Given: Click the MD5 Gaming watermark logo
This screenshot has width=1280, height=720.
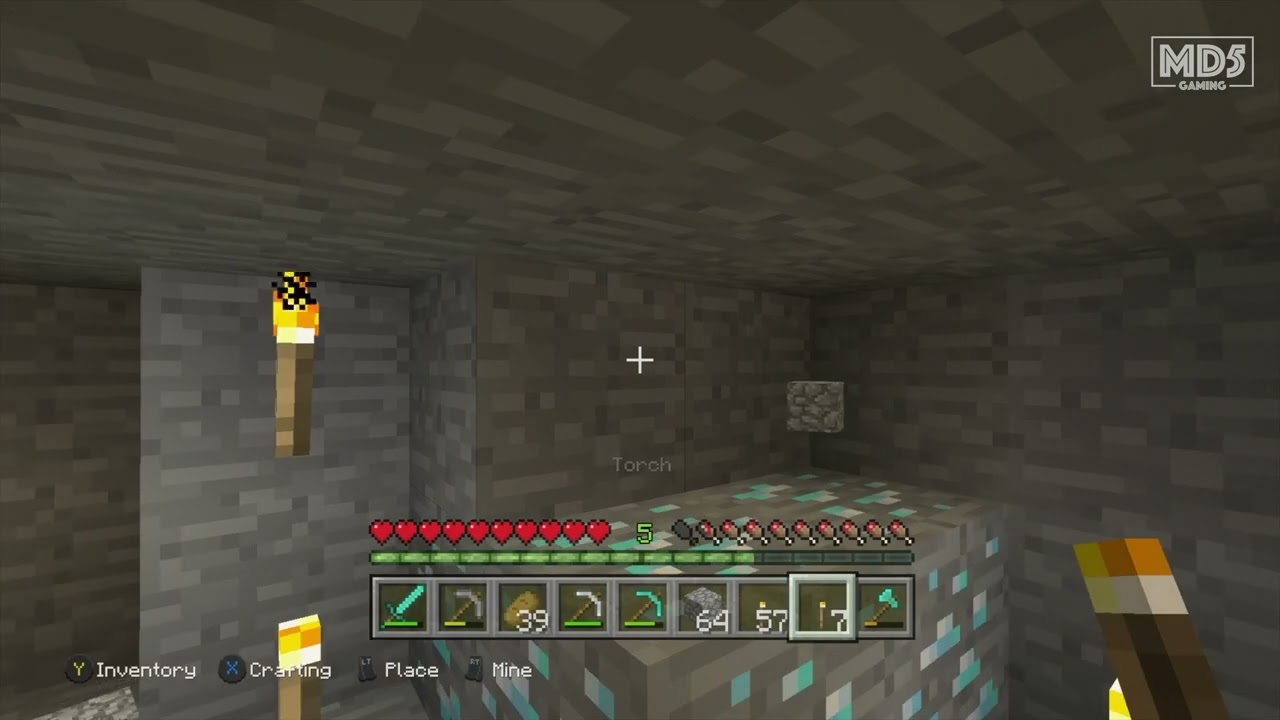Looking at the screenshot, I should pyautogui.click(x=1202, y=63).
